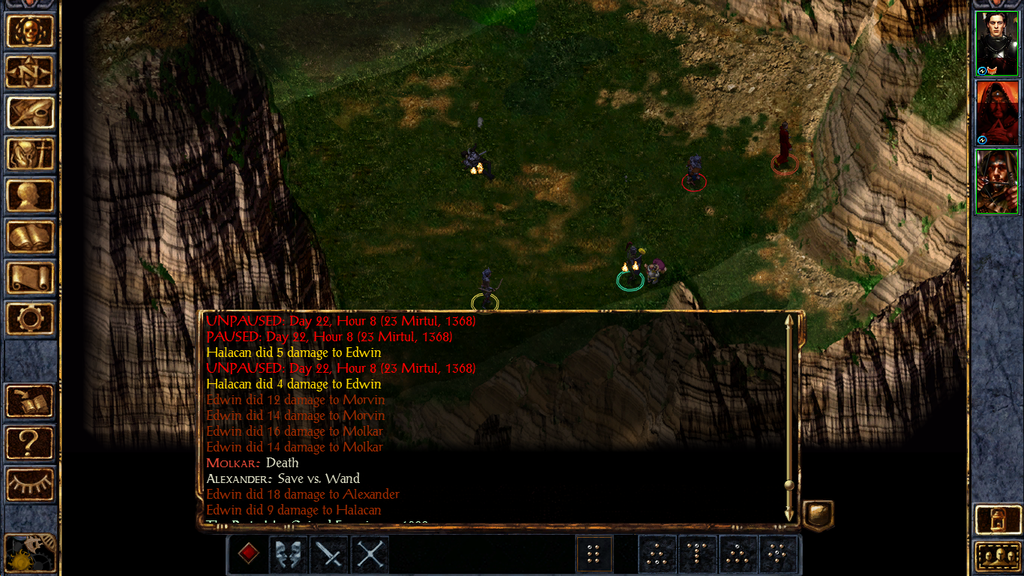Open the inventory screen
This screenshot has height=576, width=1024.
pyautogui.click(x=30, y=153)
